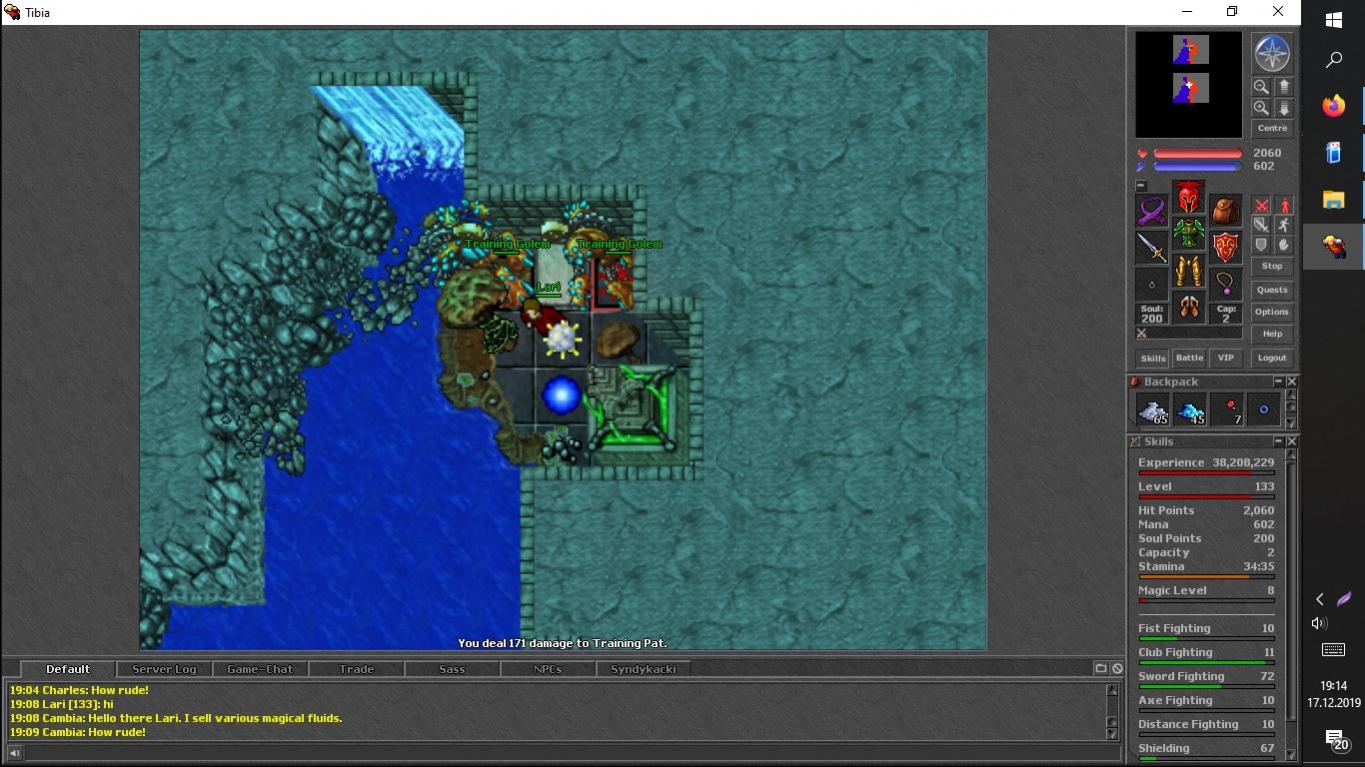Open the Trade chat channel tab
This screenshot has height=767, width=1365.
356,669
